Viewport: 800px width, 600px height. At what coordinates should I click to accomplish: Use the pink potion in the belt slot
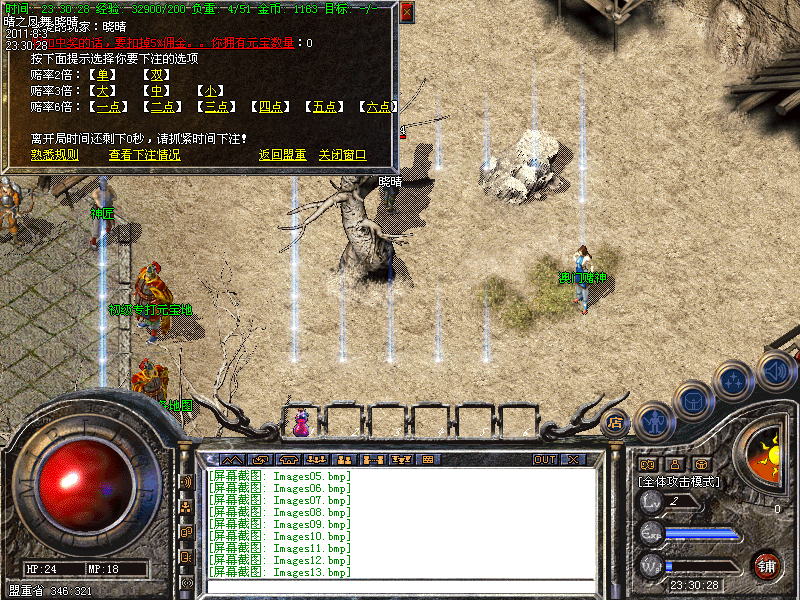click(x=301, y=423)
